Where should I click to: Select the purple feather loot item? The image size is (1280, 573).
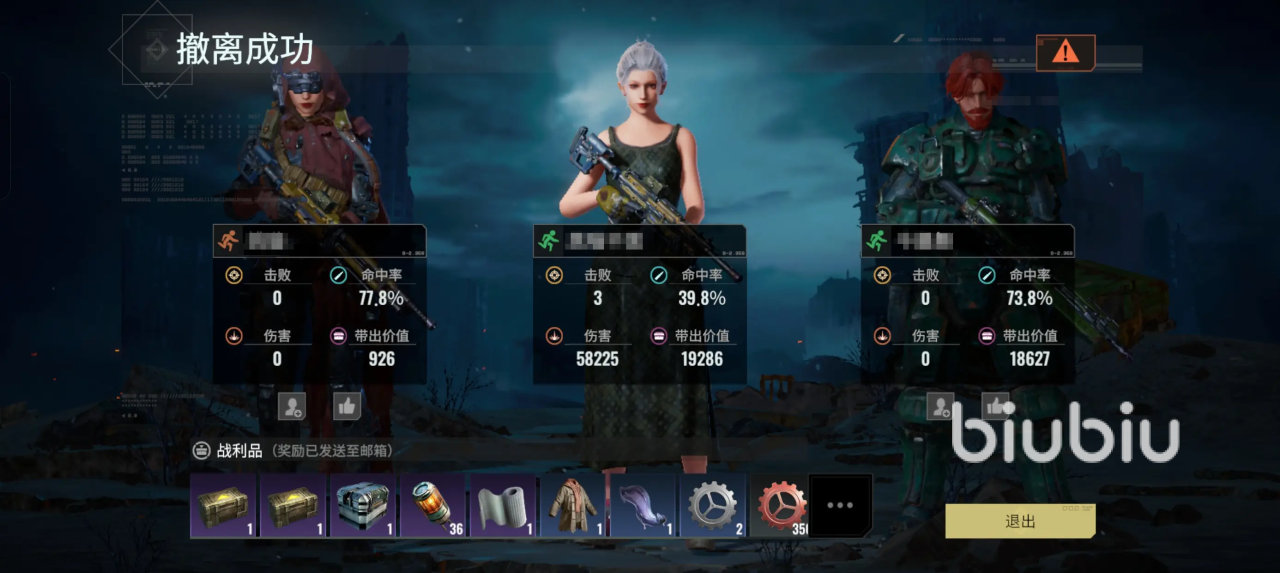(x=644, y=506)
